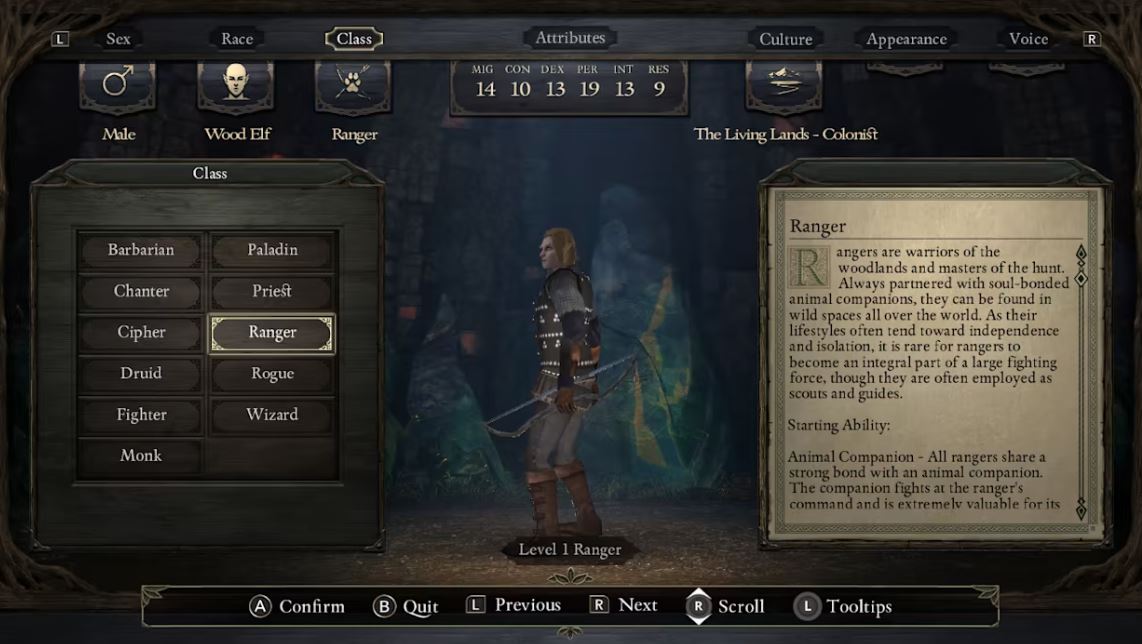This screenshot has width=1142, height=644.
Task: Go to the Attributes tab
Action: (570, 38)
